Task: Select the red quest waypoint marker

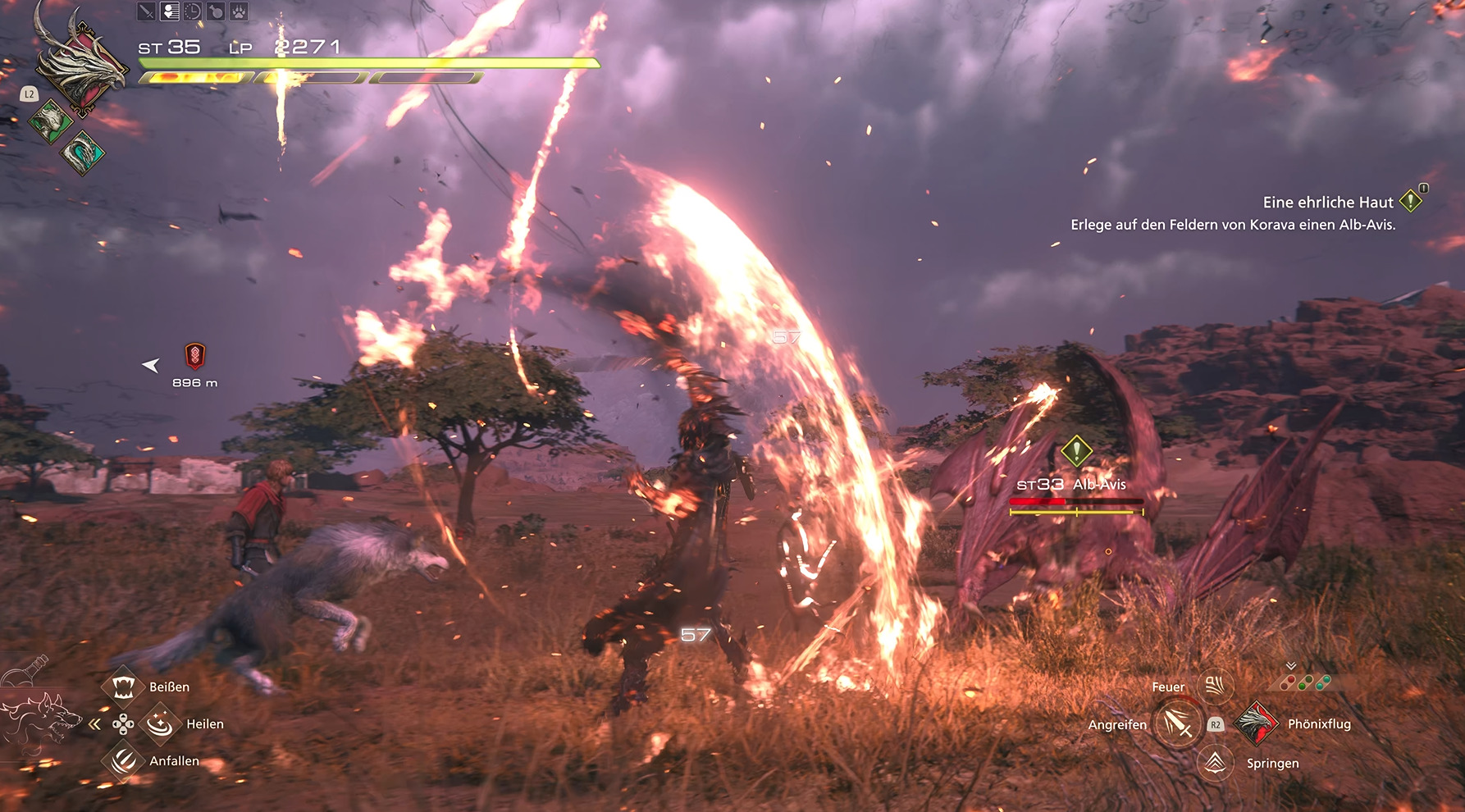Action: [x=194, y=356]
